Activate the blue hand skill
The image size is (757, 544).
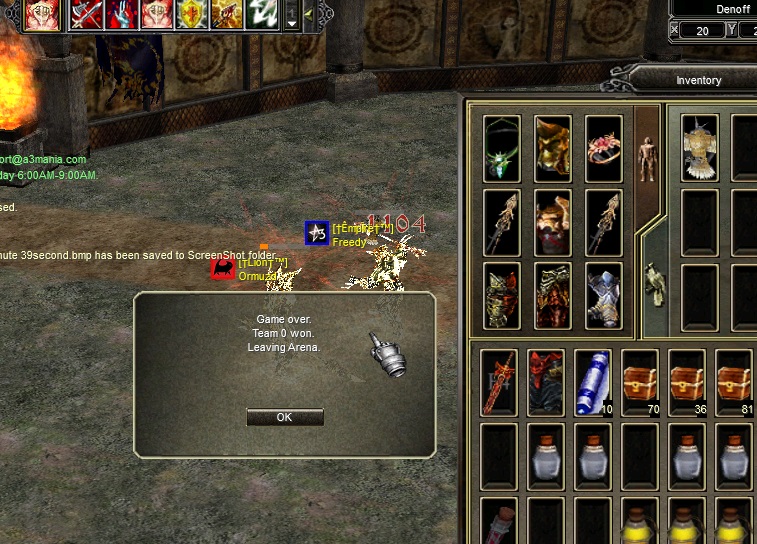[x=122, y=15]
